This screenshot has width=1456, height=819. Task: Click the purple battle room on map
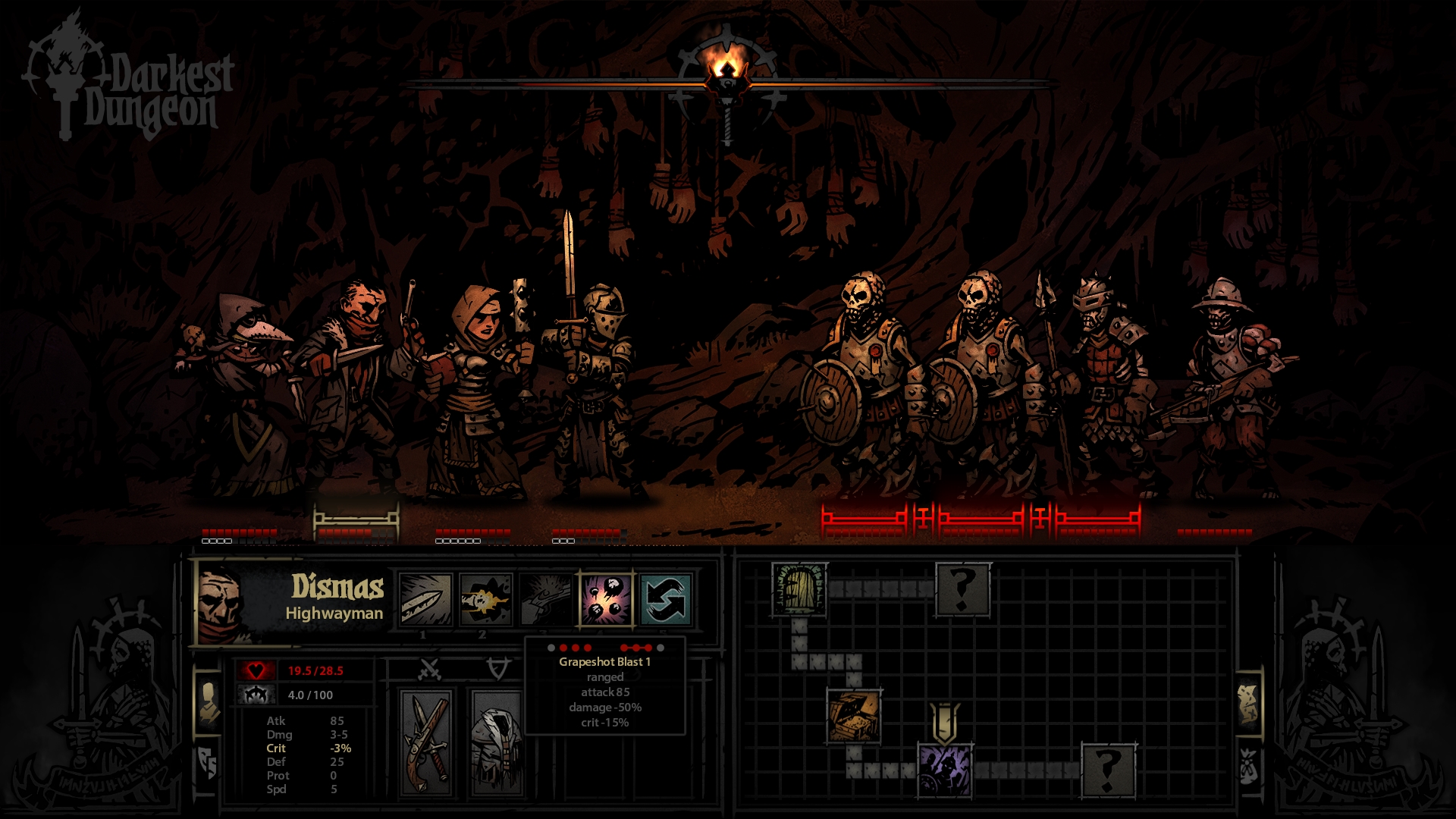pyautogui.click(x=944, y=770)
